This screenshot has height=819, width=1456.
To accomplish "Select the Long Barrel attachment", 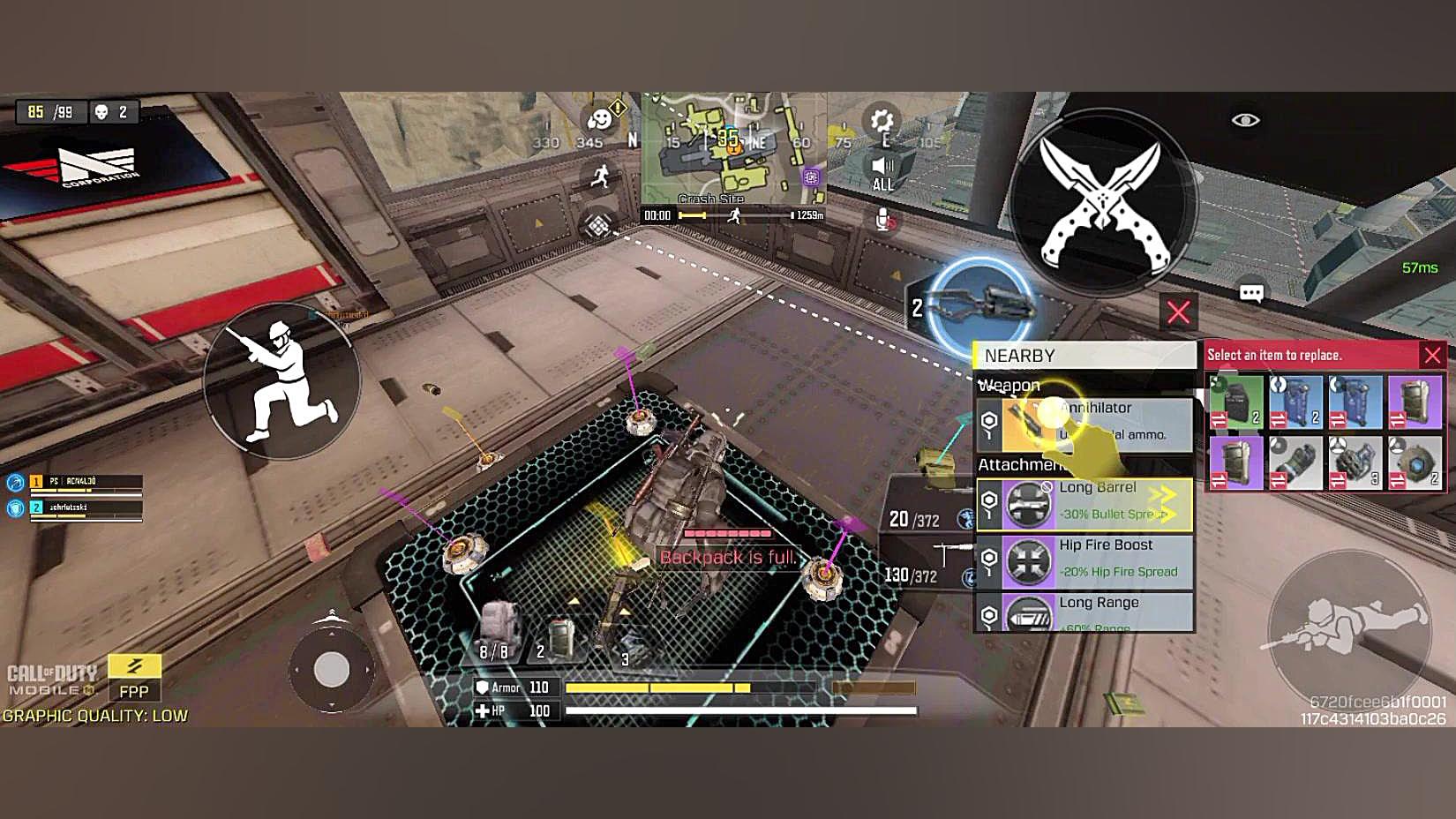I will point(1084,504).
